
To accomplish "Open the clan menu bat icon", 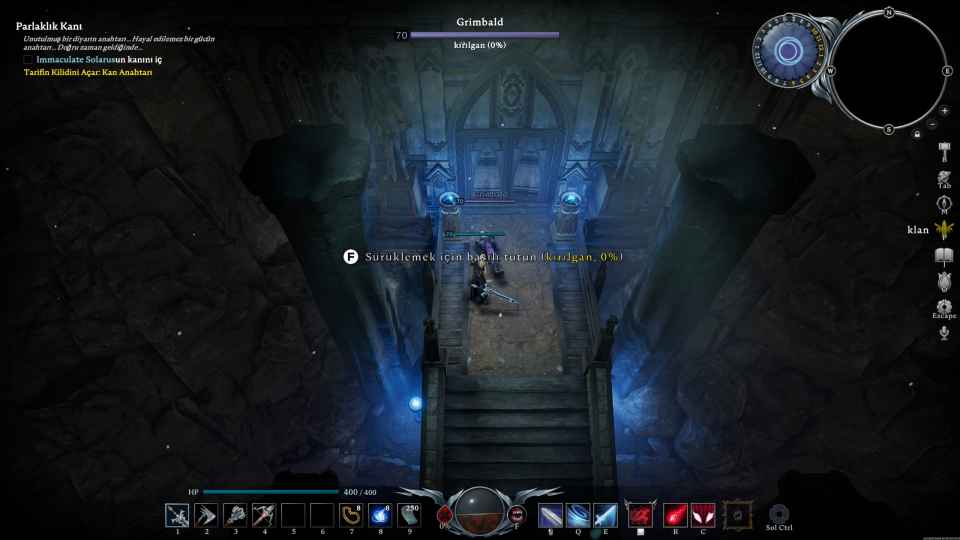I will click(944, 229).
